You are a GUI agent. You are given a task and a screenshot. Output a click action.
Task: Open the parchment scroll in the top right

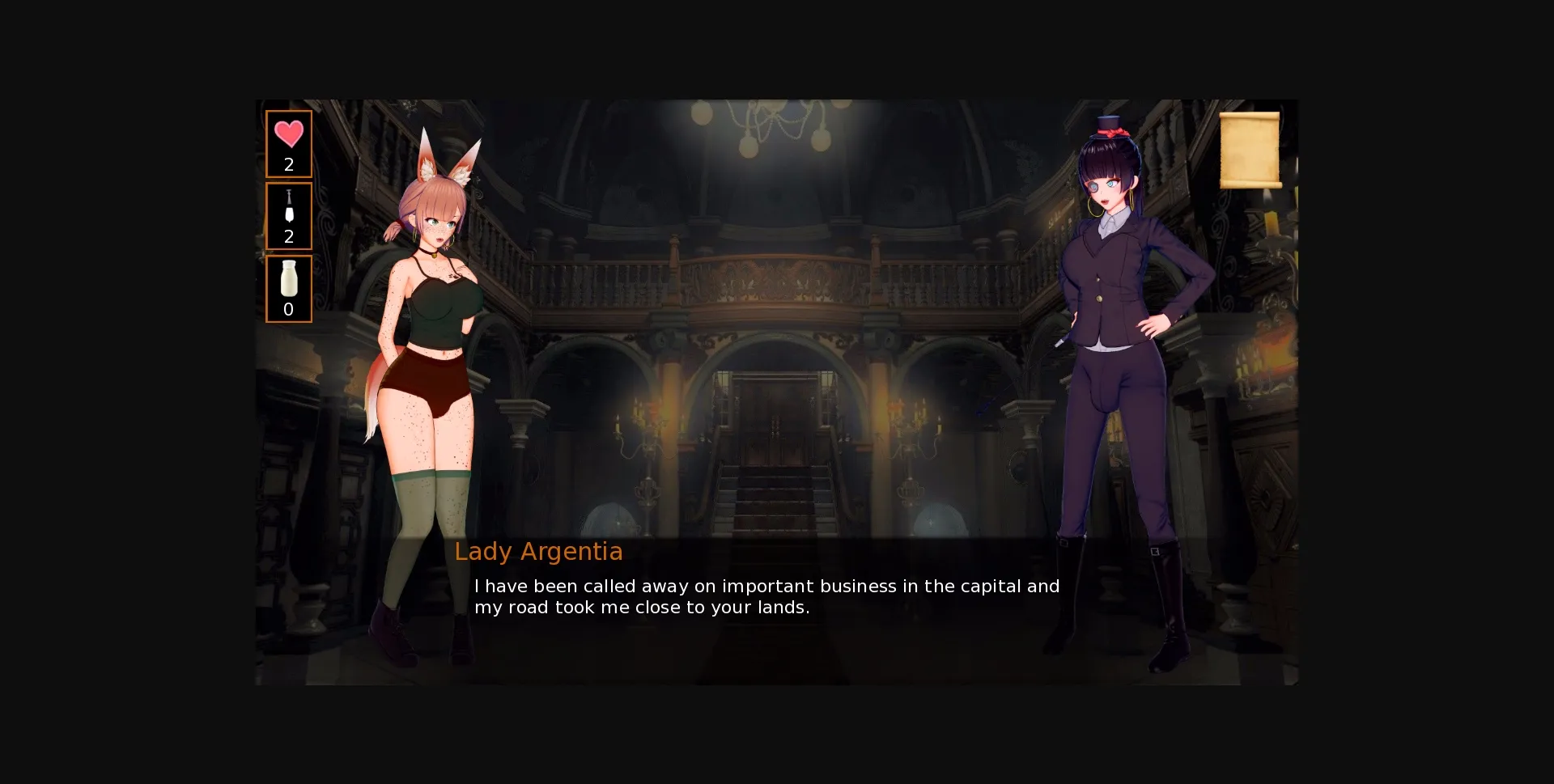1250,151
